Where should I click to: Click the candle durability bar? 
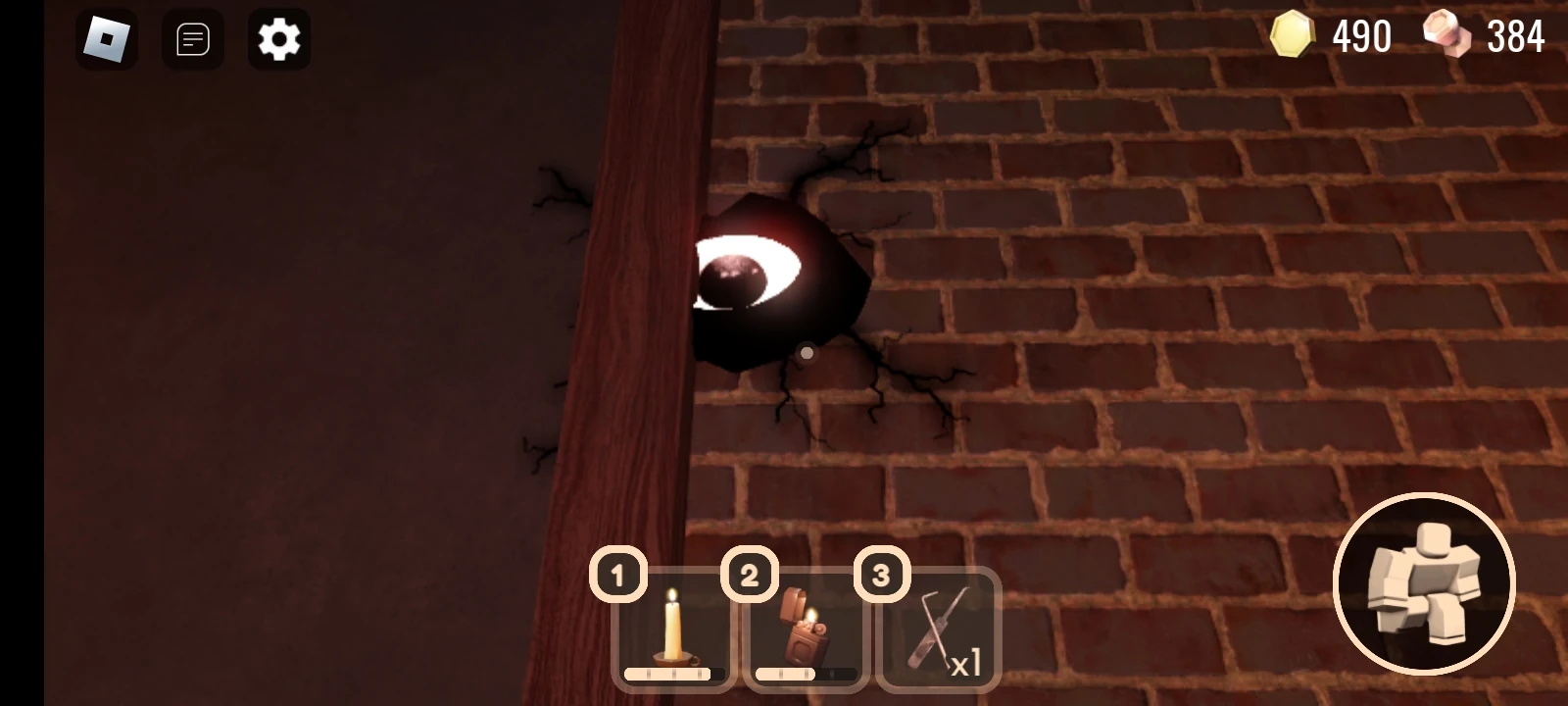click(x=672, y=674)
